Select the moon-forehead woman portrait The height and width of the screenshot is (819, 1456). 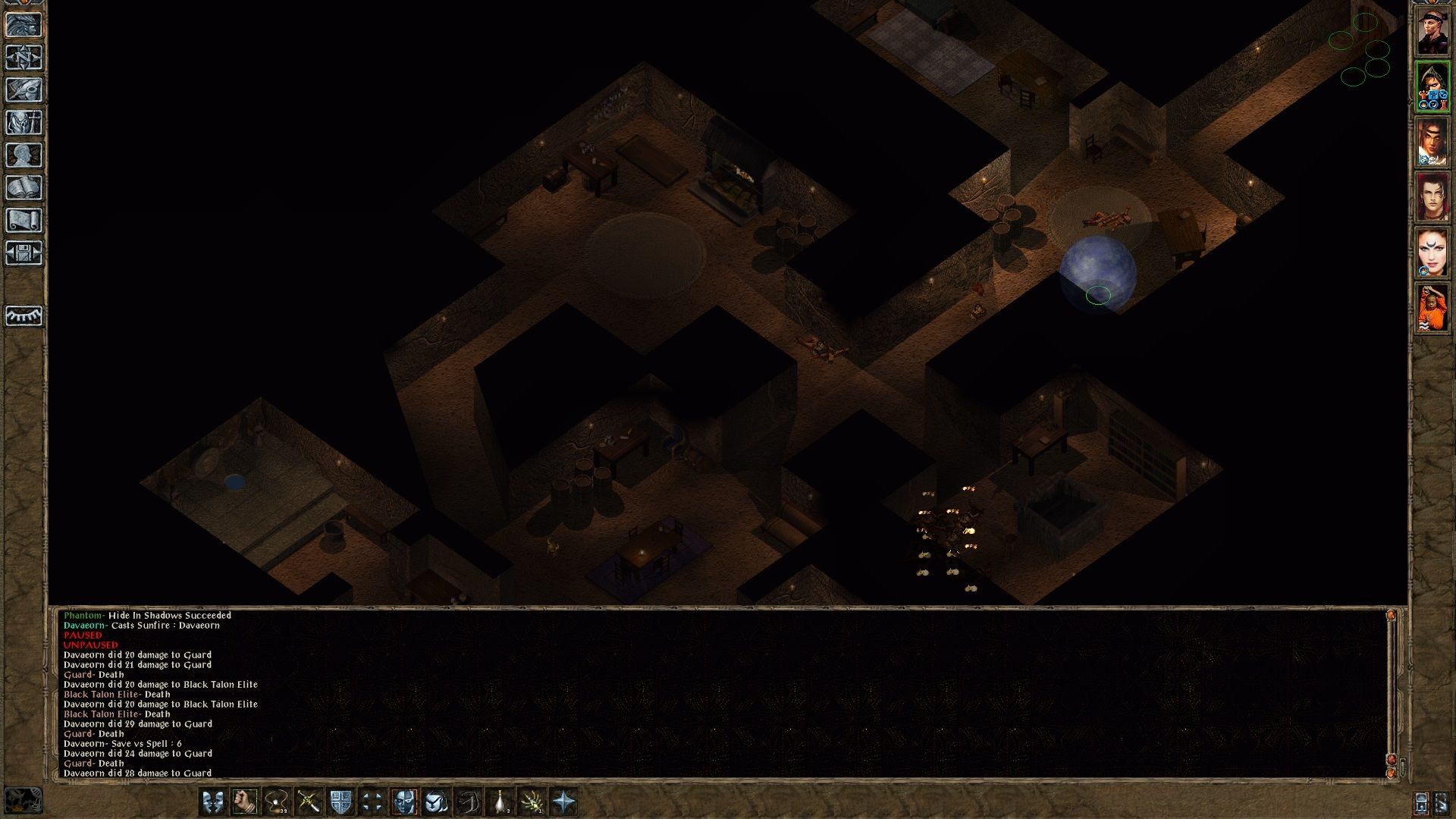(x=1432, y=253)
